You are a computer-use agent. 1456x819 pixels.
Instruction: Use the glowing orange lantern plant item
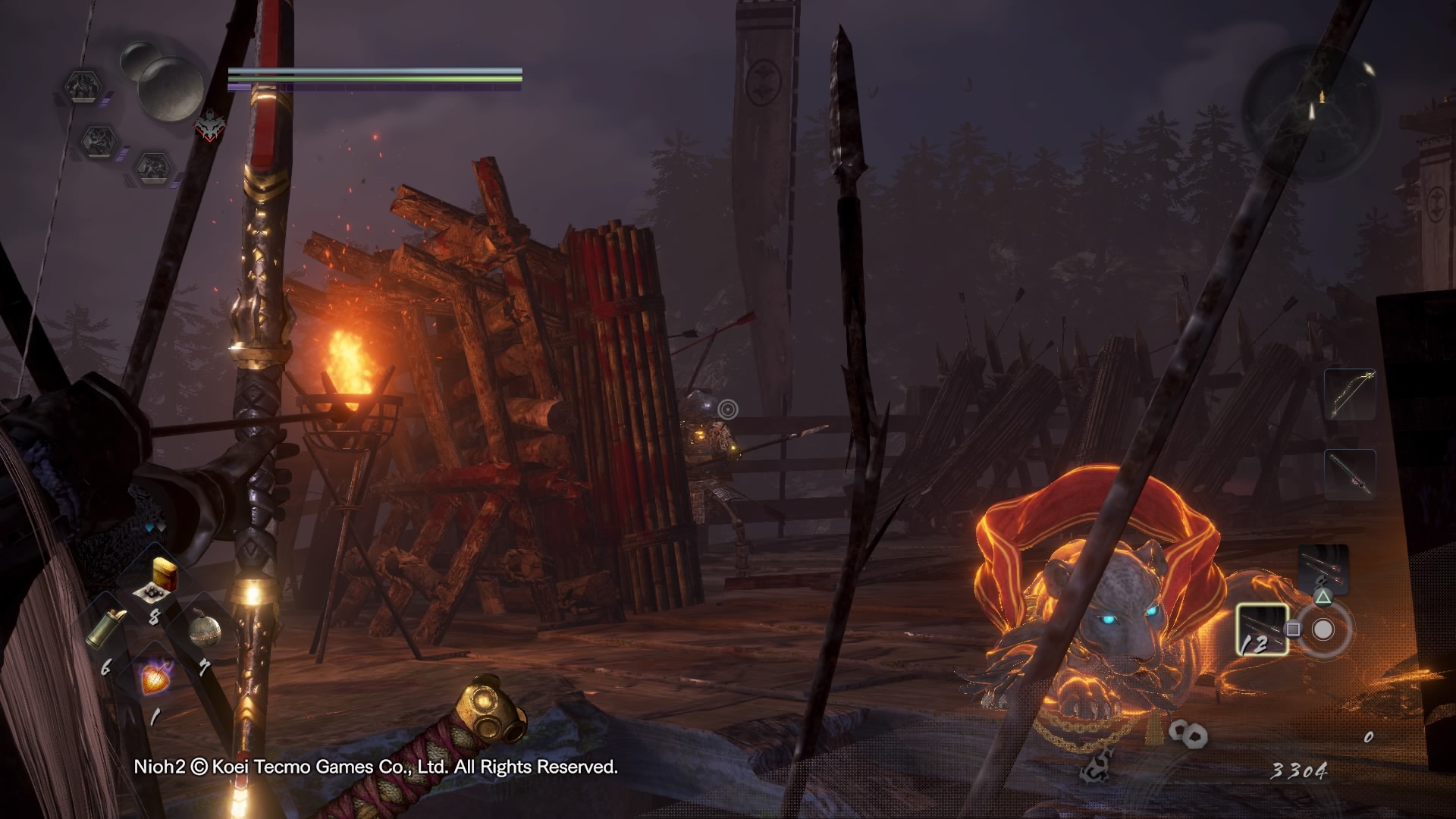pos(157,677)
